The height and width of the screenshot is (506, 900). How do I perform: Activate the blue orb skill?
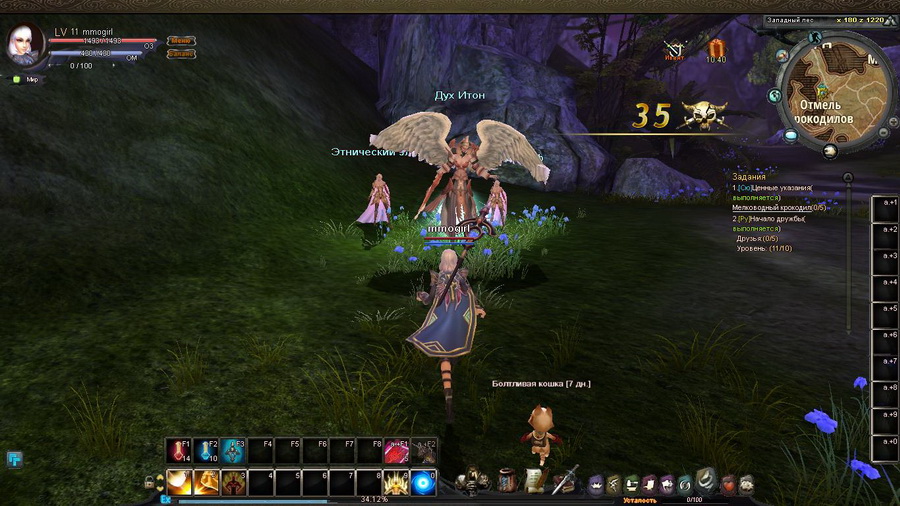(424, 481)
